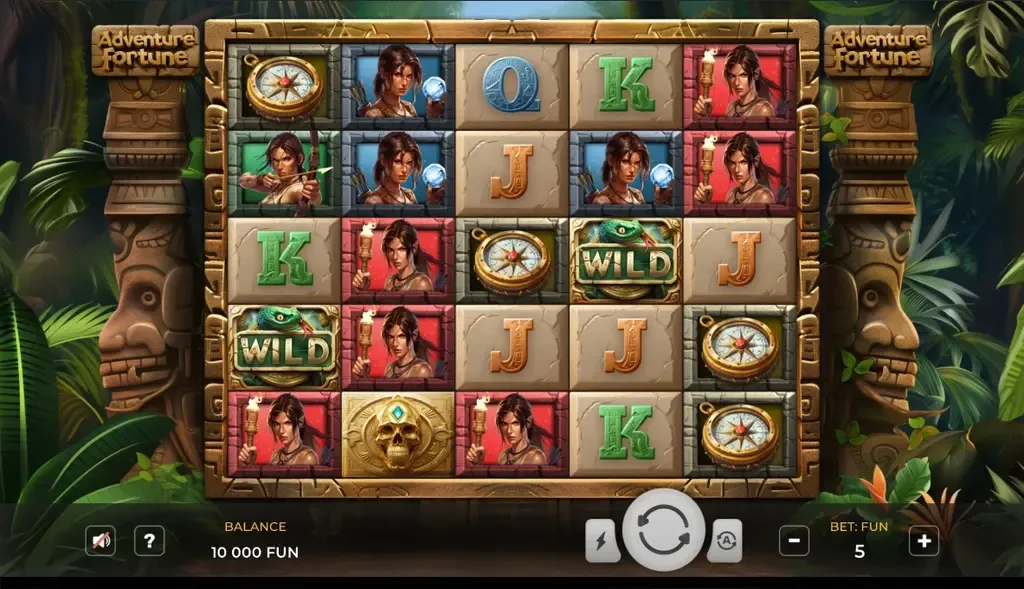This screenshot has width=1024, height=589.
Task: Open the question mark help screen
Action: [149, 541]
